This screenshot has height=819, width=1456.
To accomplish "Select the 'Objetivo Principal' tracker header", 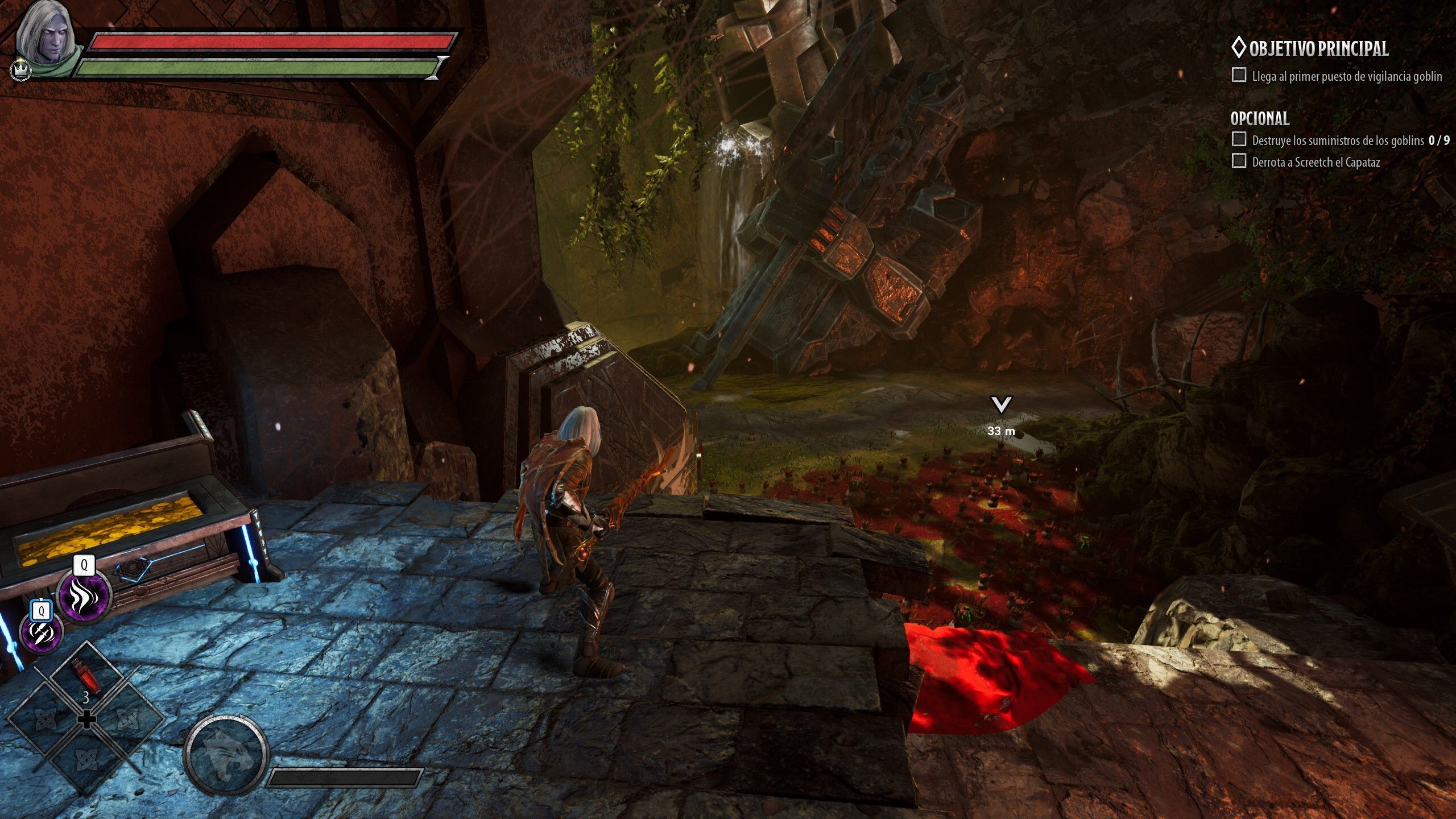I will [1310, 49].
